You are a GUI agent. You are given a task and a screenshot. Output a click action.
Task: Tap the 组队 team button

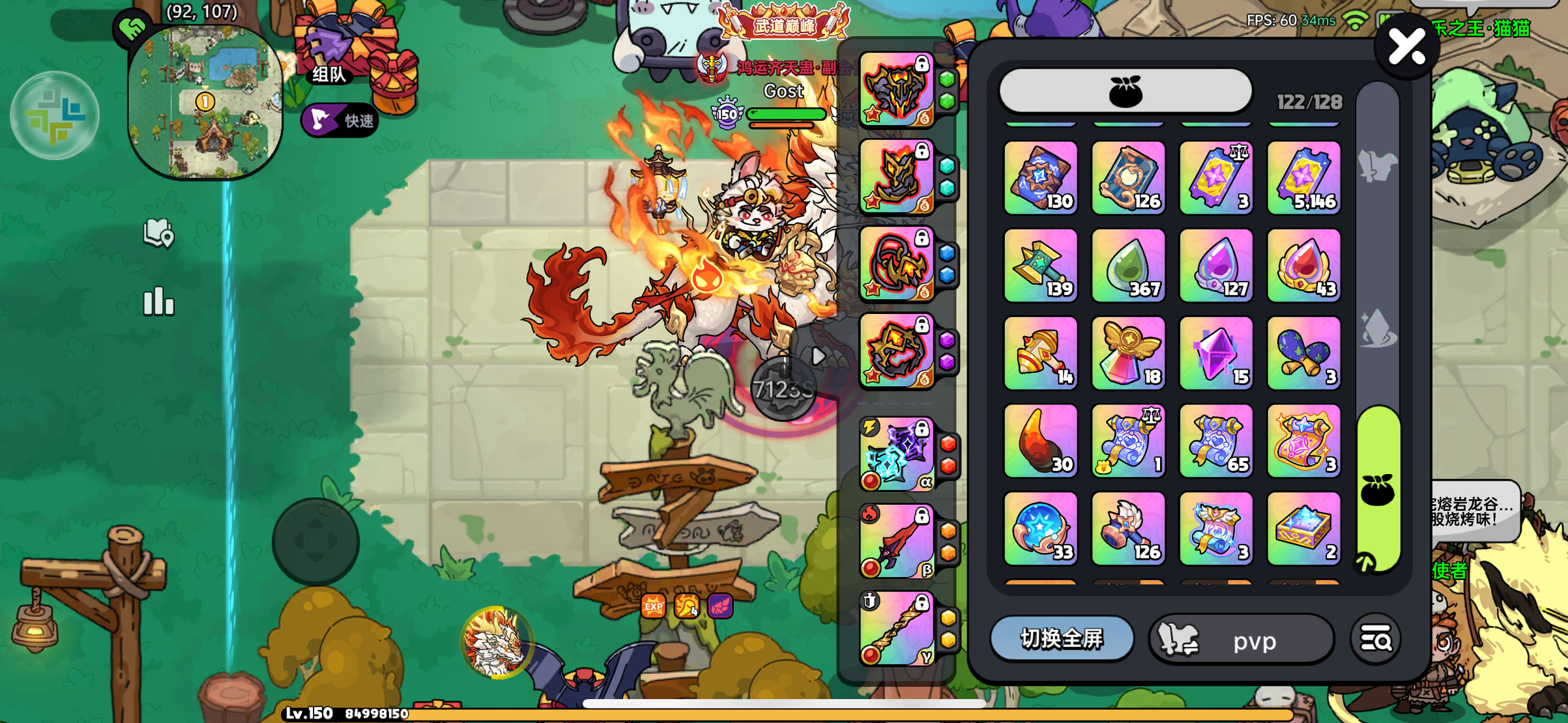(x=329, y=74)
